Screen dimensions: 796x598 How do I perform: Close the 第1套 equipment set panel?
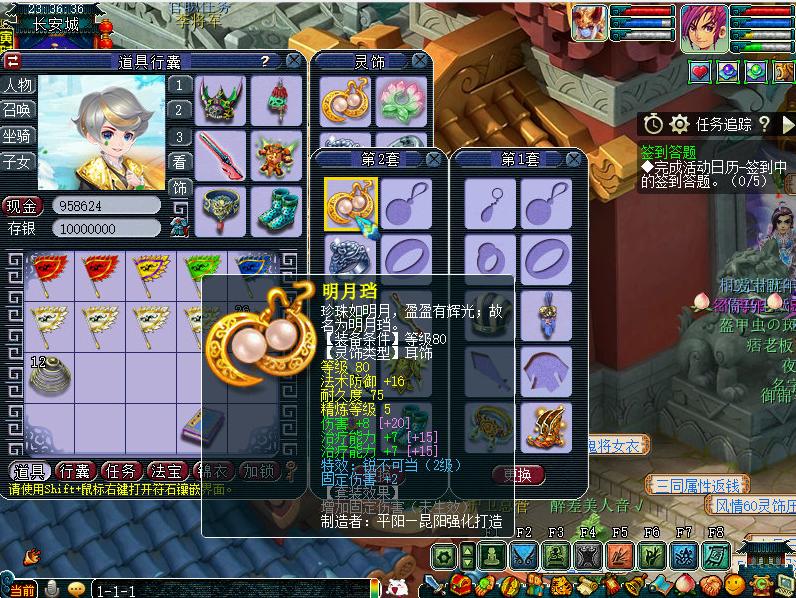574,159
